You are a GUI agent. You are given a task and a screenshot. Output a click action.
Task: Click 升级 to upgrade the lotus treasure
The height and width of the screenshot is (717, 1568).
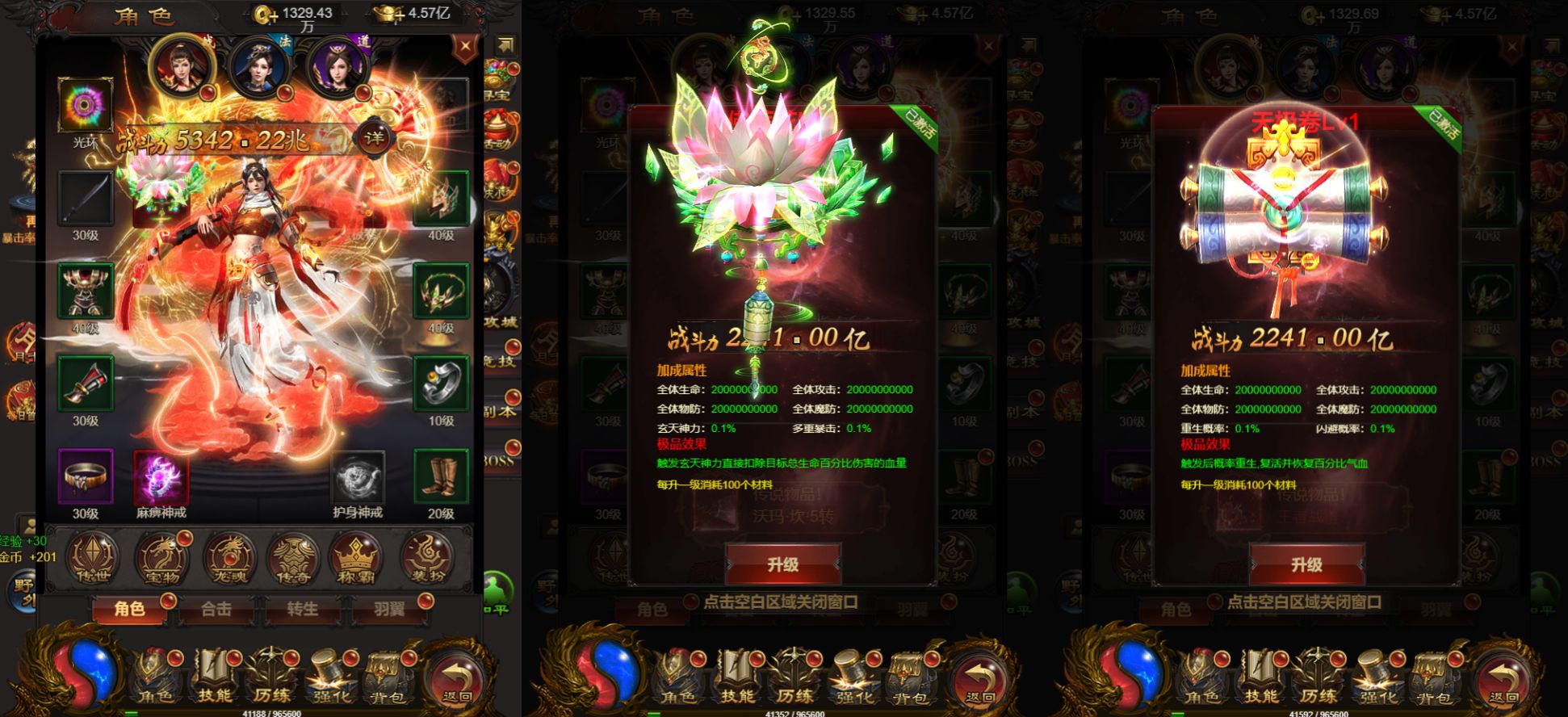coord(783,564)
